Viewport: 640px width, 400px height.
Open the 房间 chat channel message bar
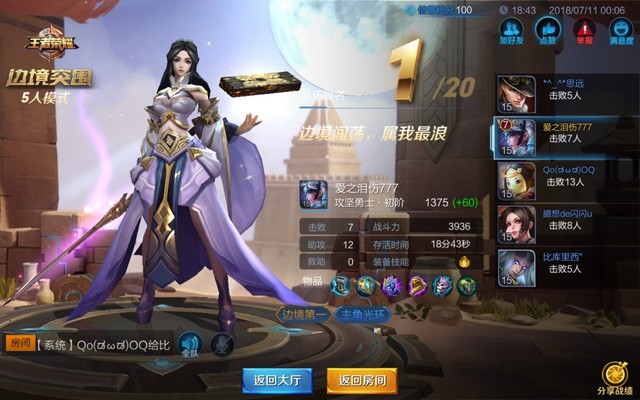[88, 344]
